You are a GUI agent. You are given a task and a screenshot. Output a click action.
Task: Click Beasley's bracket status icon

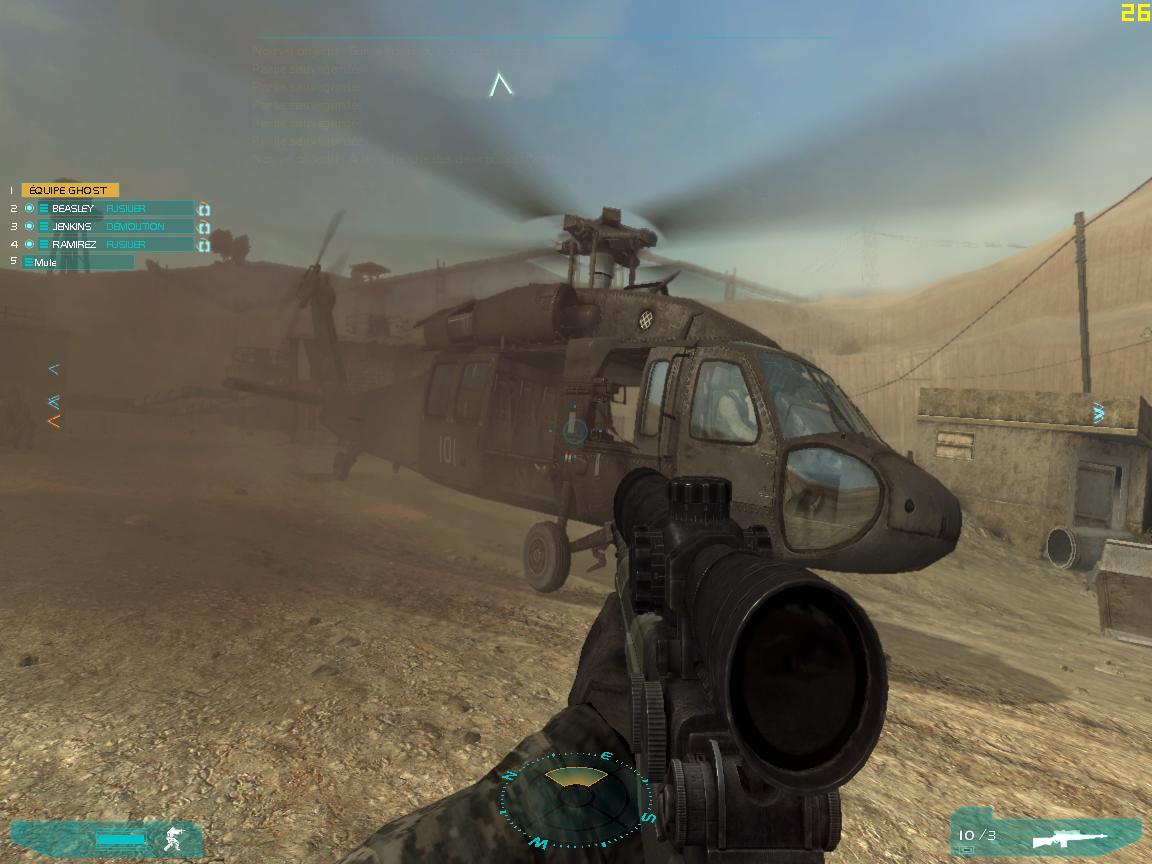[x=204, y=209]
